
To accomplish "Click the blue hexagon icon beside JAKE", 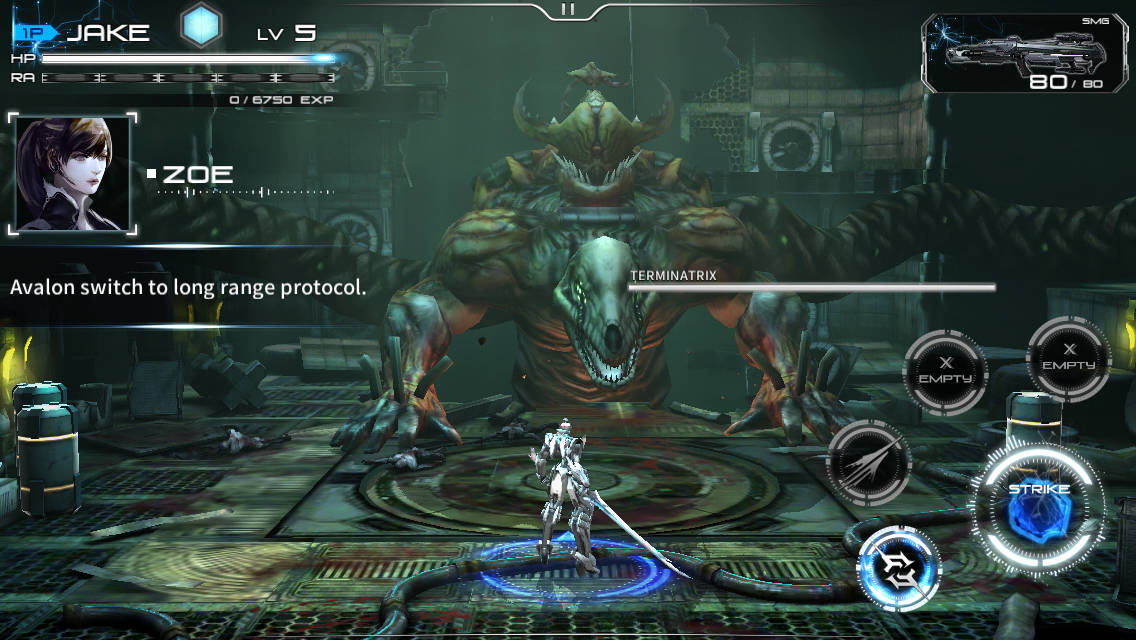I will [201, 25].
